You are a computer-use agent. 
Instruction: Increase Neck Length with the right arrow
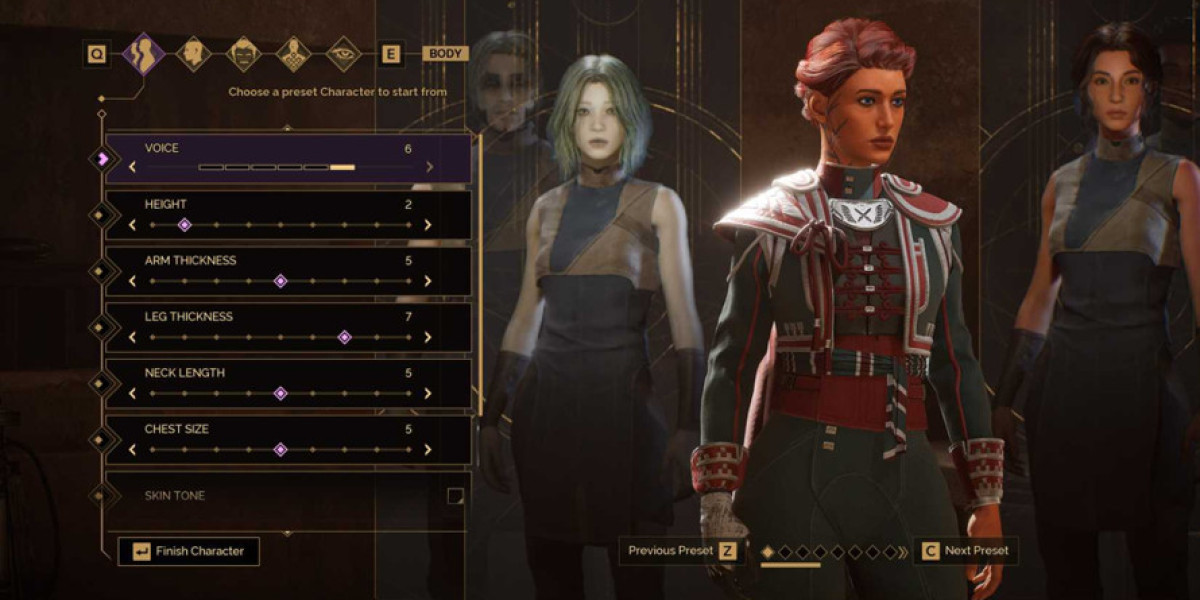[428, 393]
